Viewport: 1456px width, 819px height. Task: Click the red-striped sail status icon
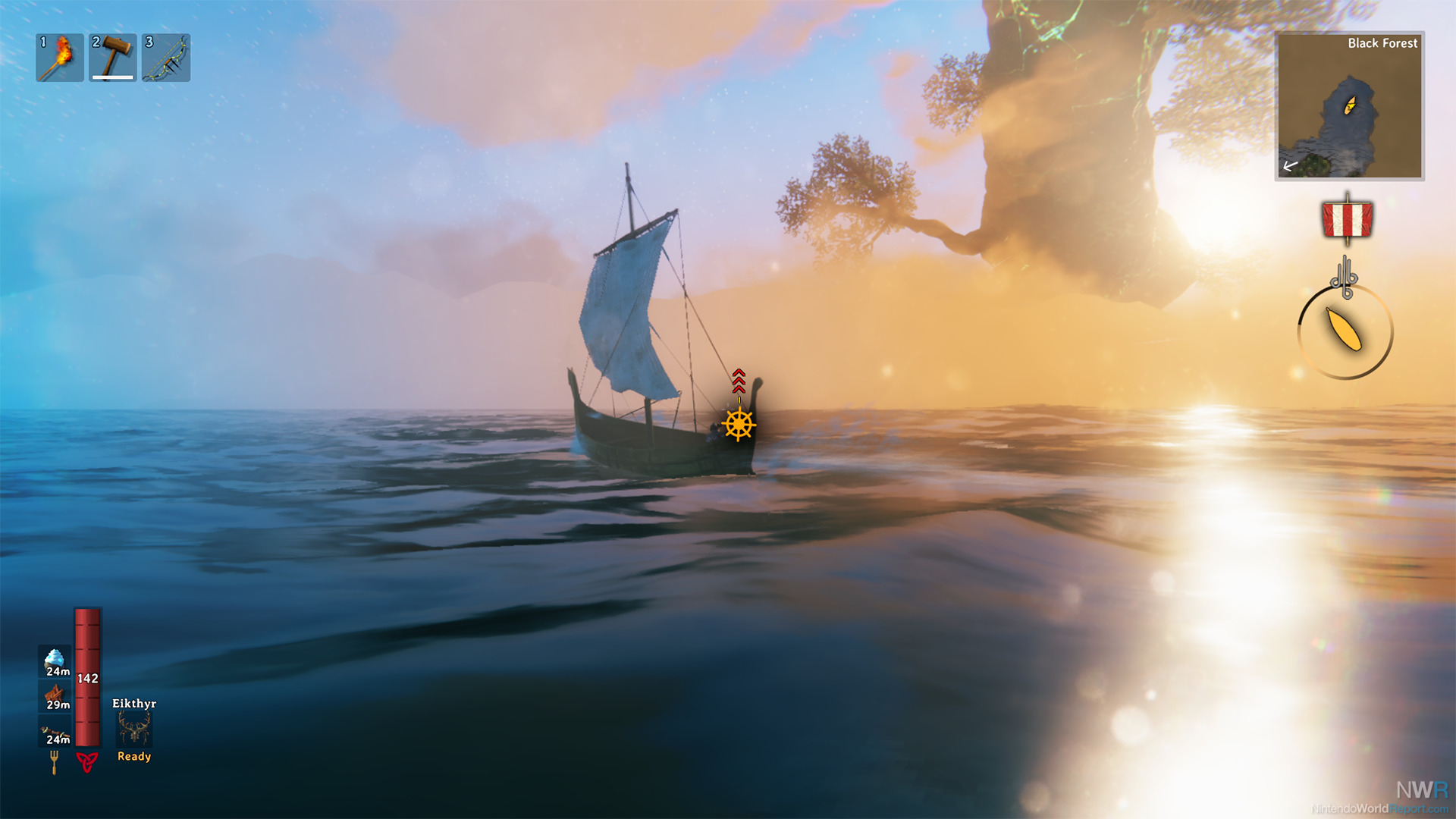tap(1347, 220)
